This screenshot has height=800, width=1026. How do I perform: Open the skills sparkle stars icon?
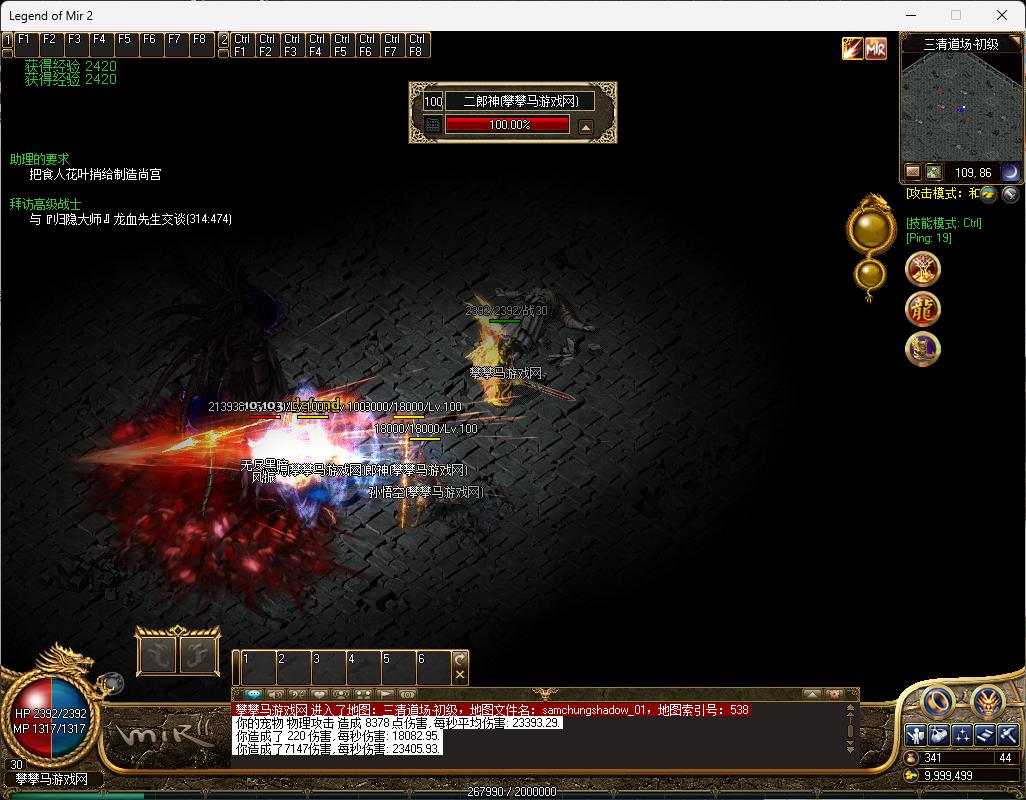point(962,735)
